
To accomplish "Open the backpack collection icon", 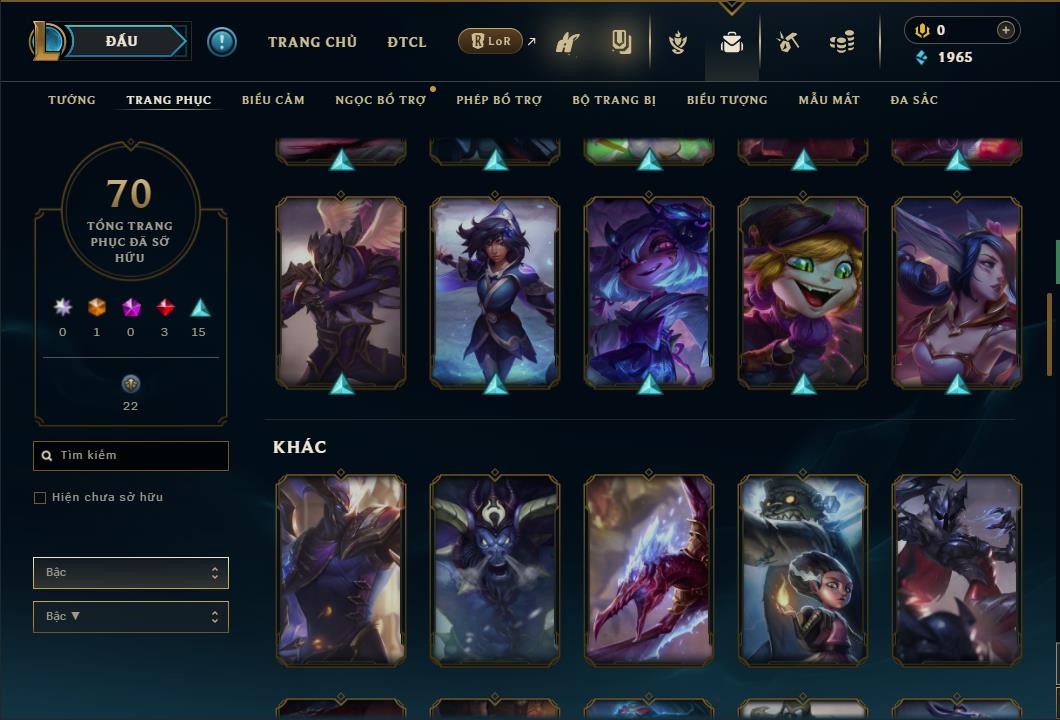I will 732,43.
